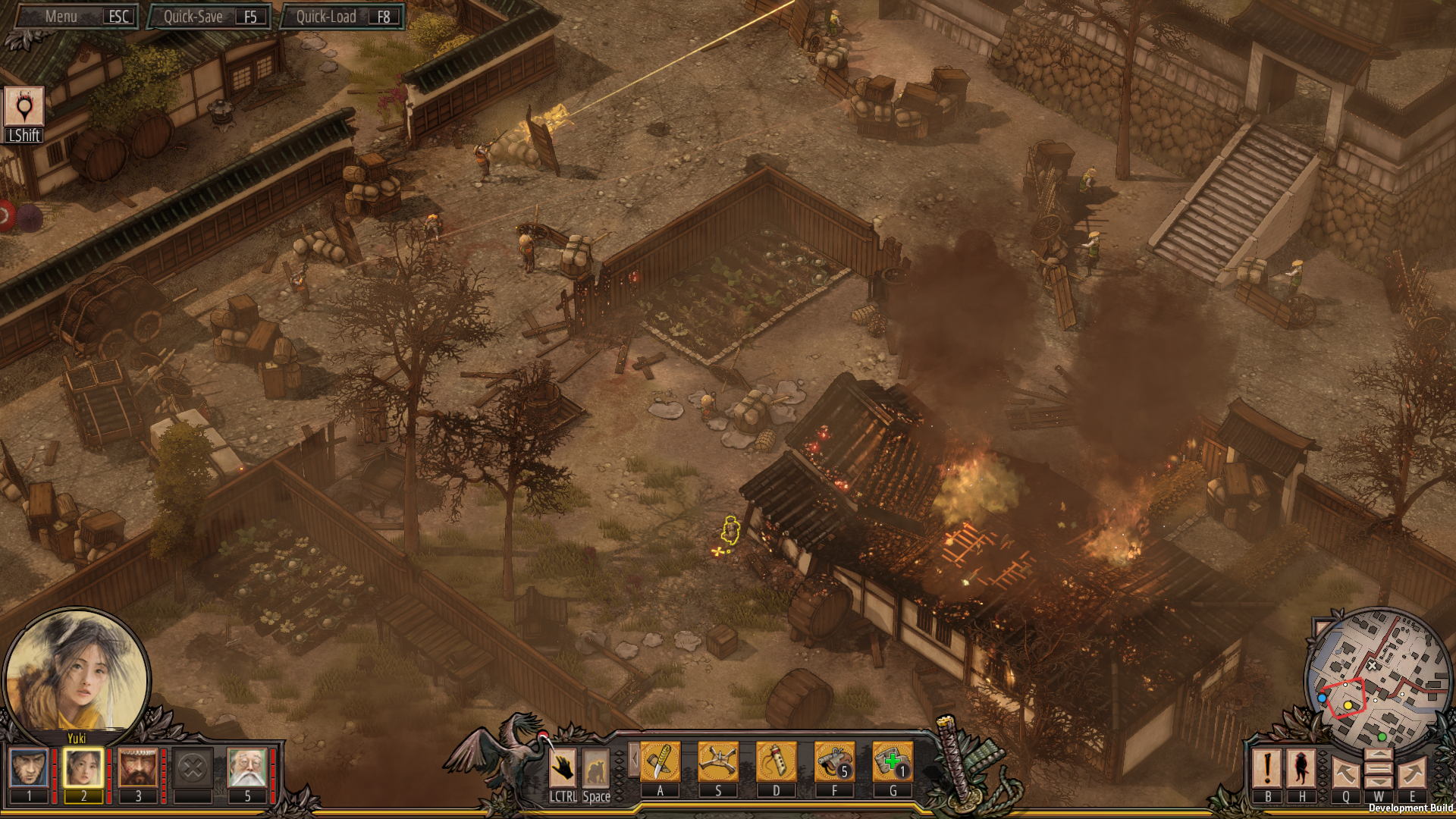Rotate the camera right with the arrow button
The width and height of the screenshot is (1456, 819).
(1412, 773)
